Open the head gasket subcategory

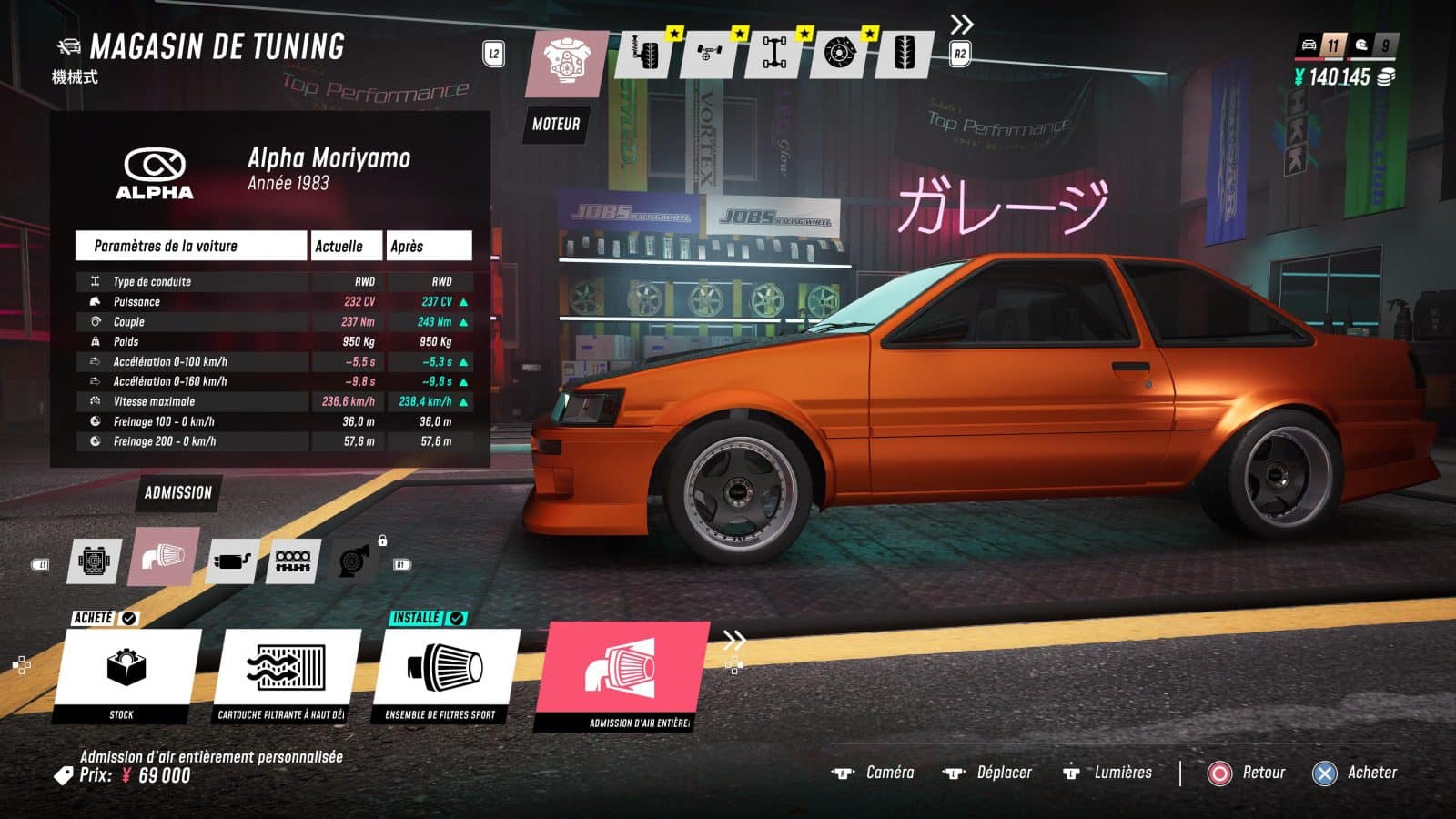[293, 561]
